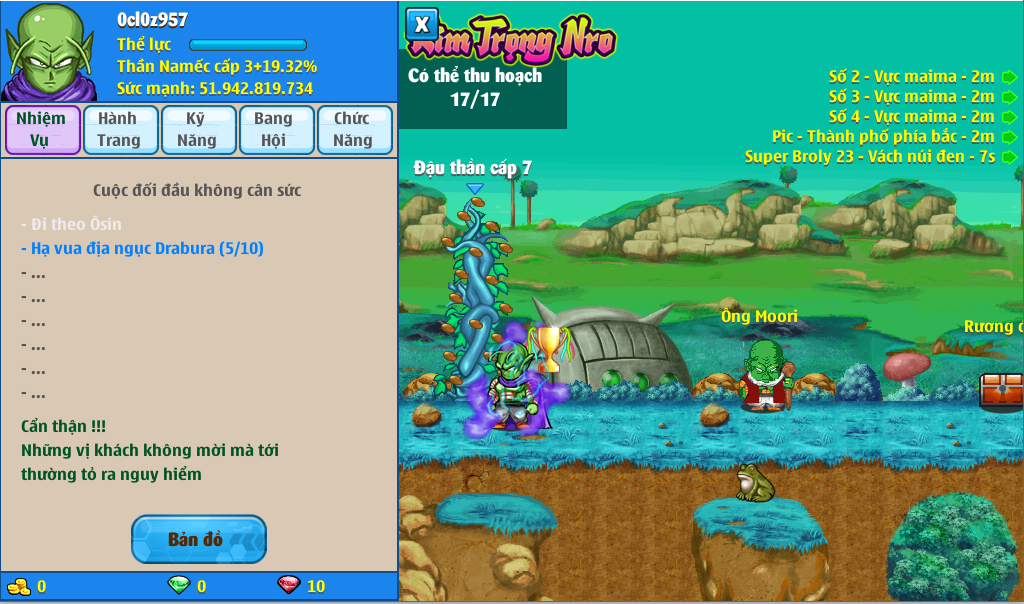Open the Hành Trang tab

tap(119, 130)
